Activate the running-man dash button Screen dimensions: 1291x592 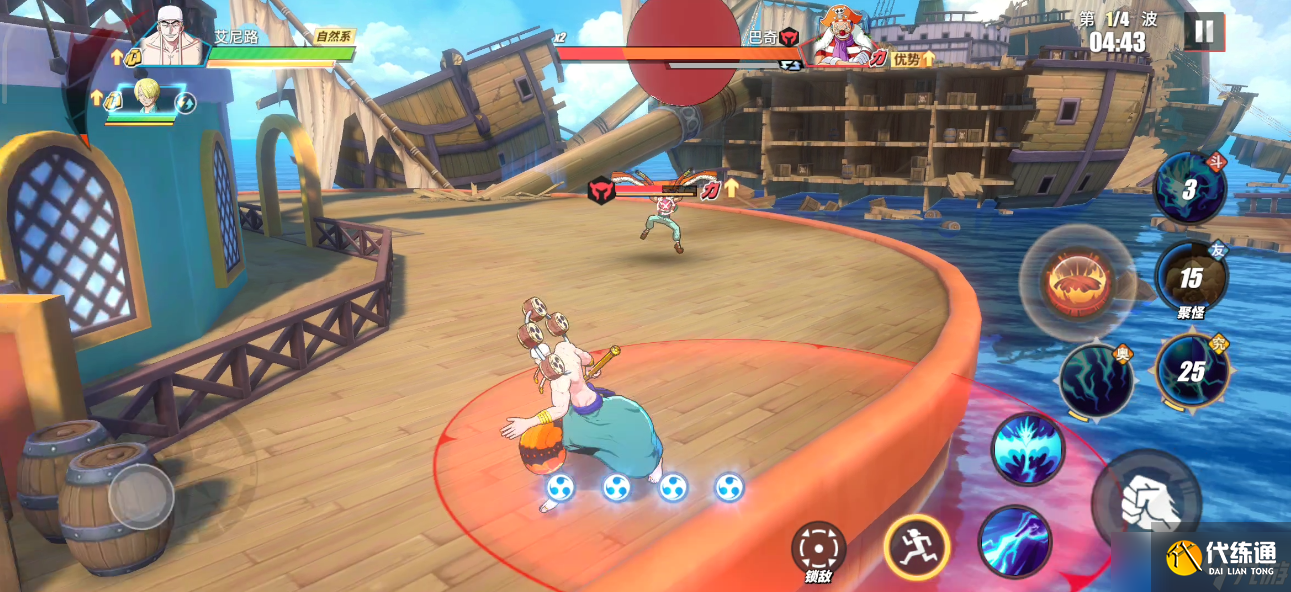(x=916, y=547)
